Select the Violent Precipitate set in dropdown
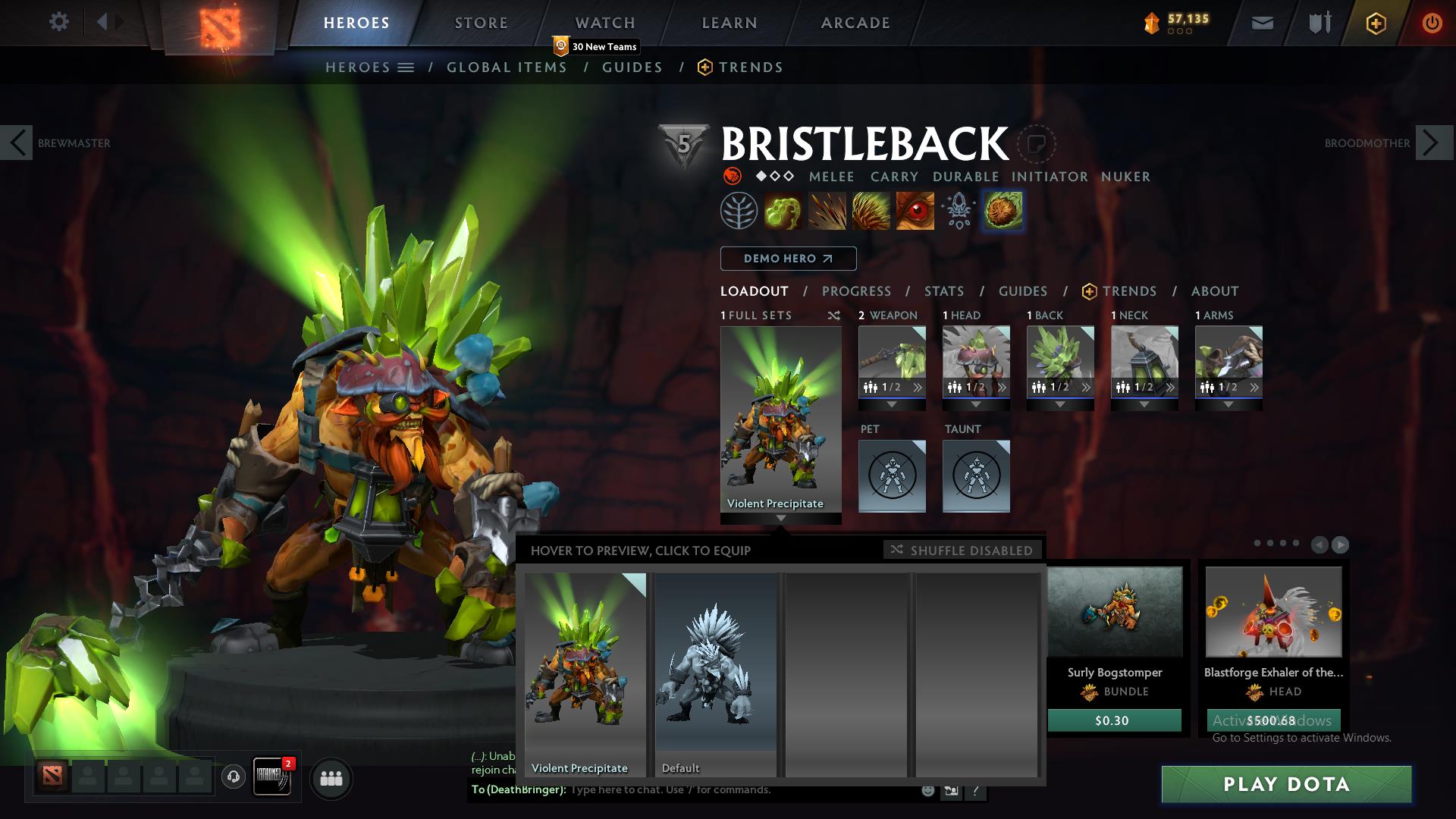 [585, 674]
